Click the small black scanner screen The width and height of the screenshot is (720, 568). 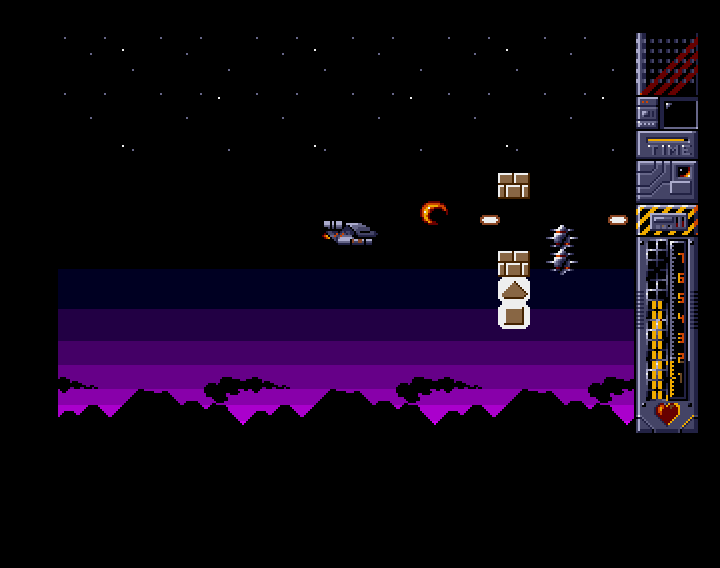680,113
